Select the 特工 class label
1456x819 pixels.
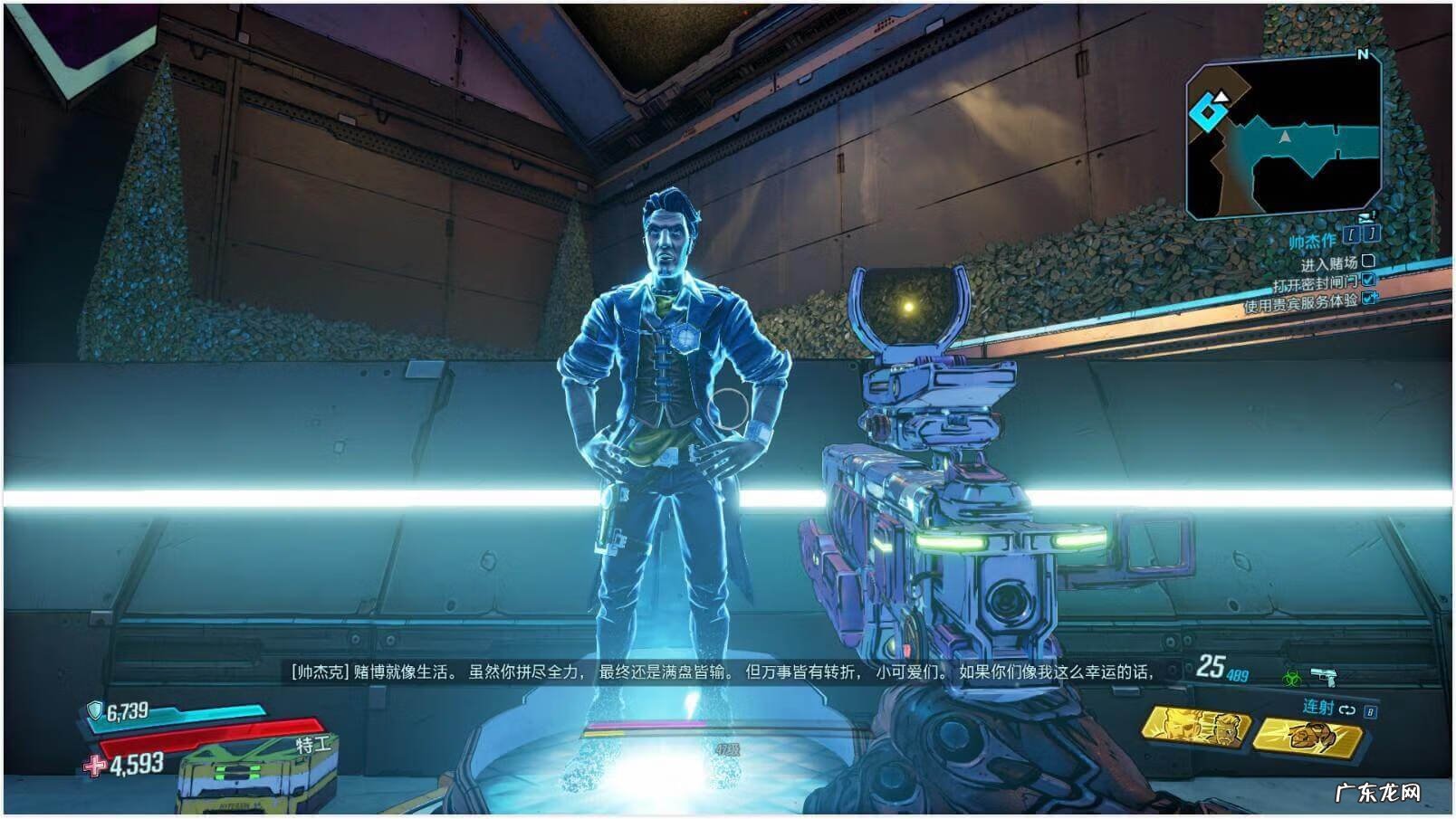click(313, 745)
